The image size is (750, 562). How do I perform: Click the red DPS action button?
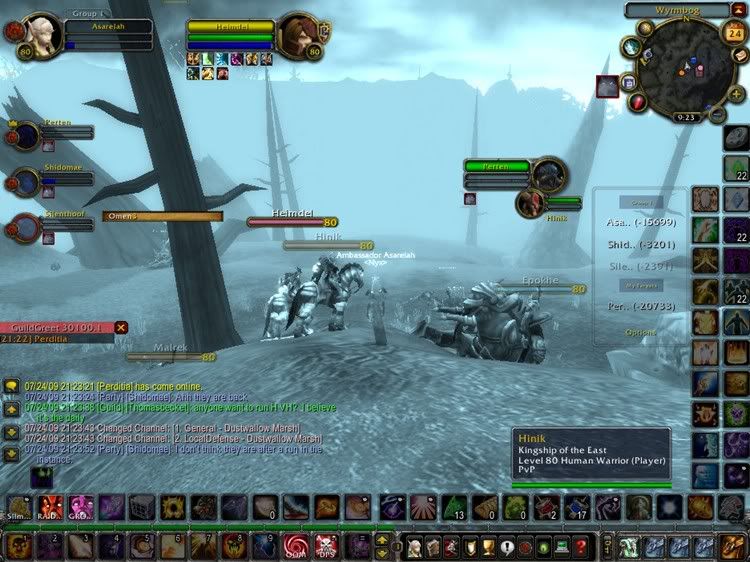[326, 546]
